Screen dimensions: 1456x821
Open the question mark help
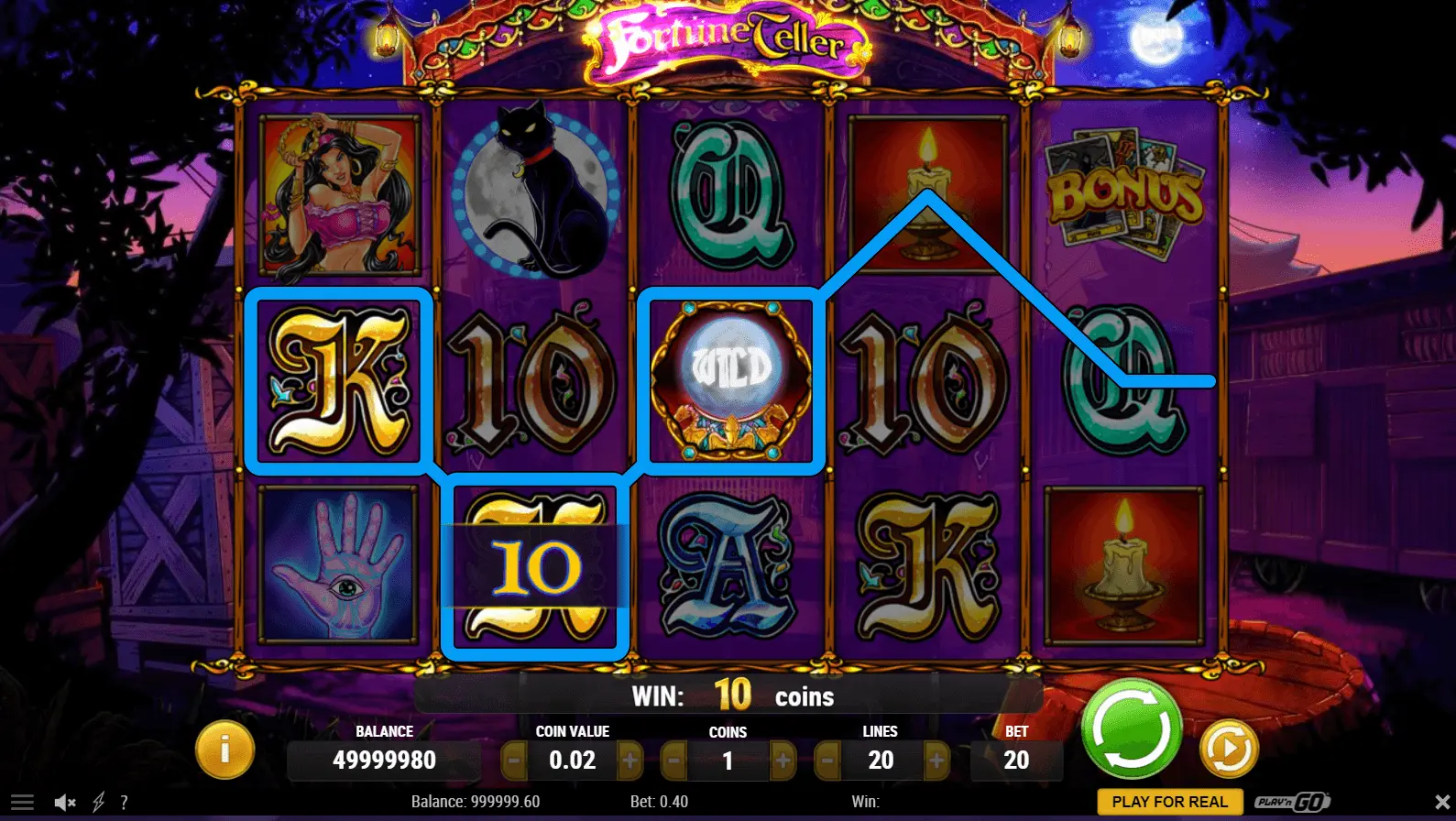pyautogui.click(x=124, y=803)
